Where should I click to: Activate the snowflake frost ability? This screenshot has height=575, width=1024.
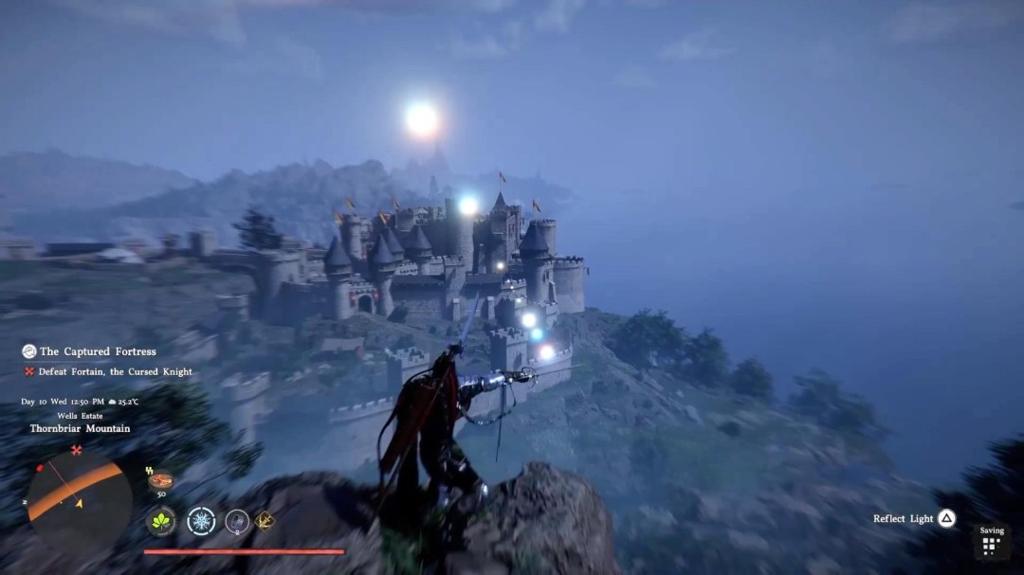[201, 521]
